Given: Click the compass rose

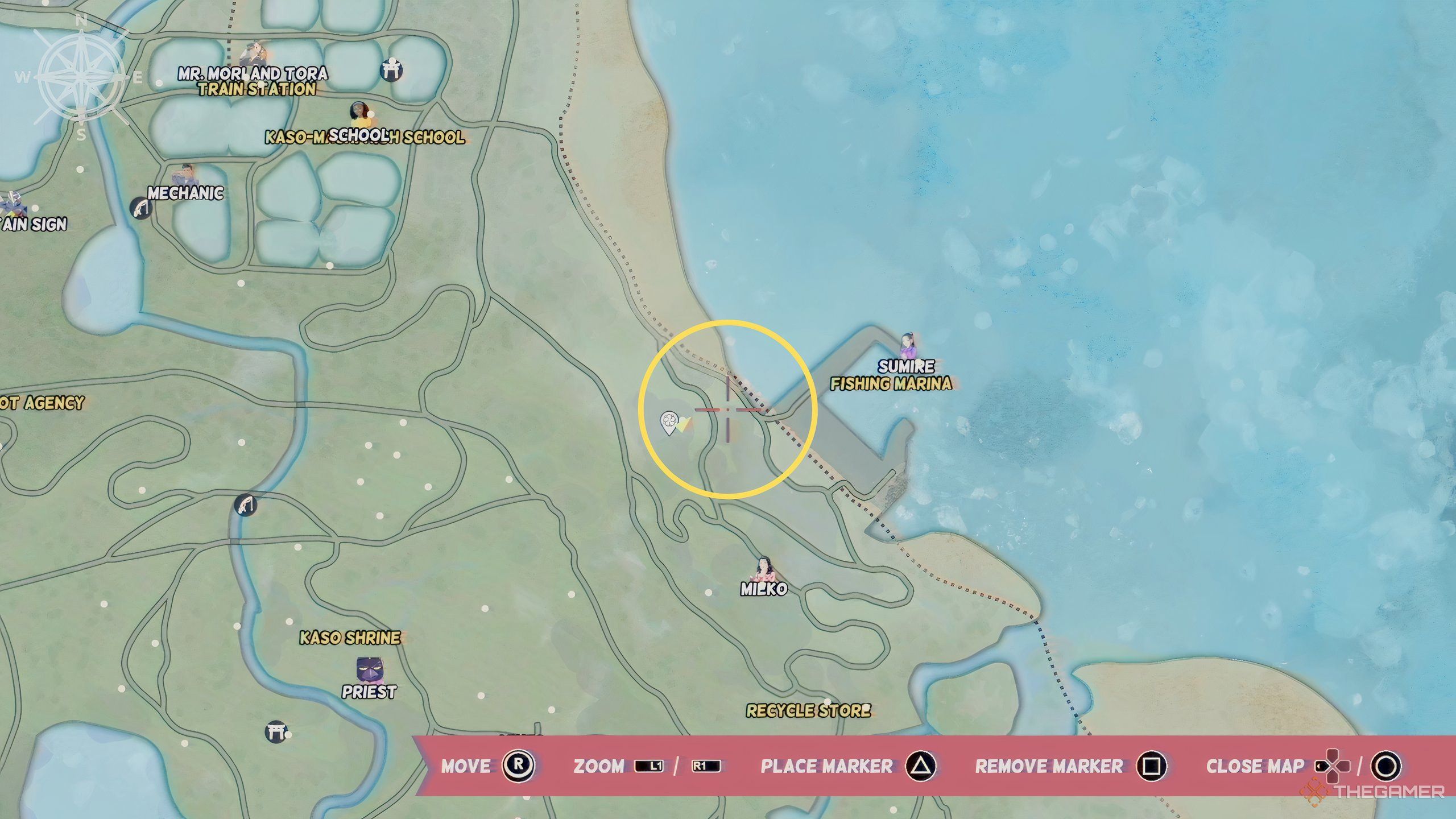Looking at the screenshot, I should tap(81, 77).
